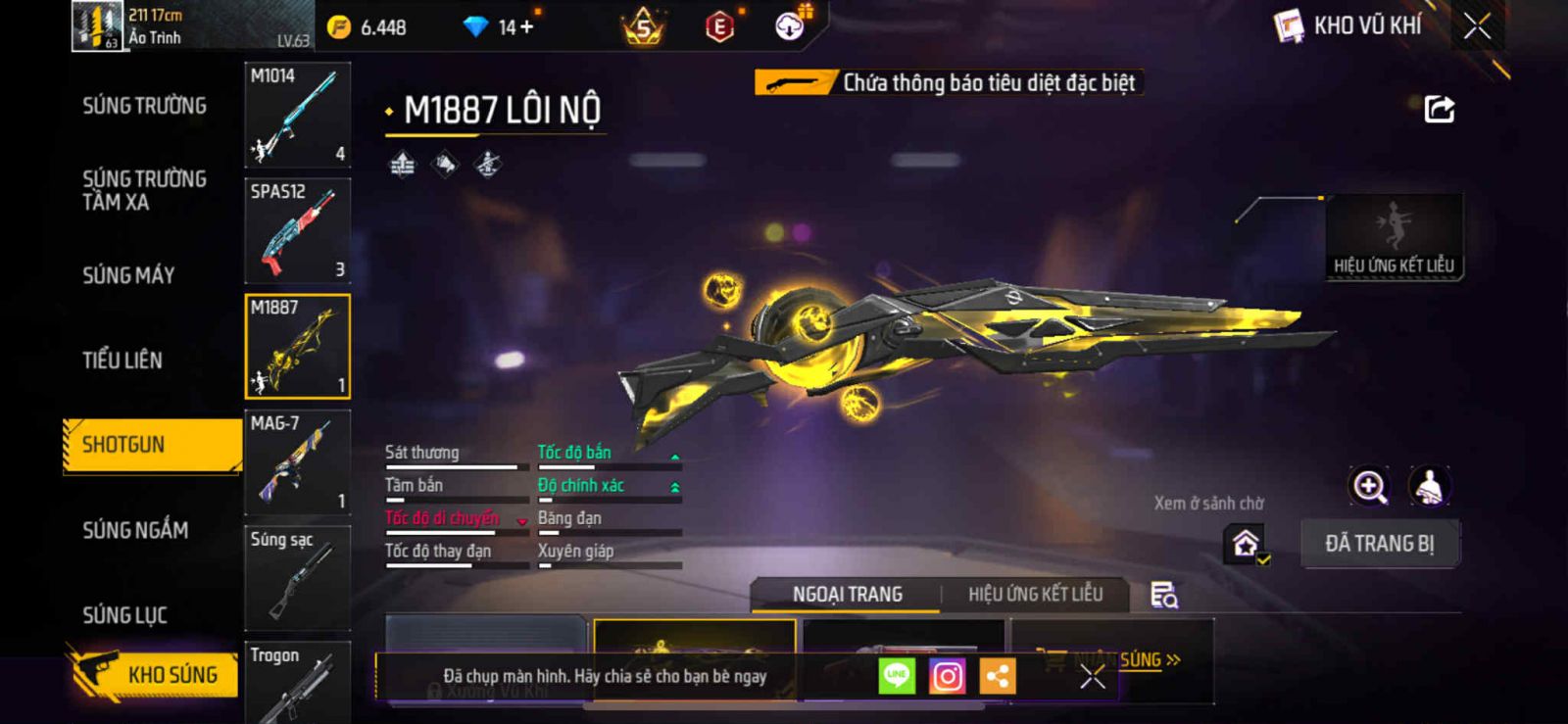Open the Súng Máy weapon category
The height and width of the screenshot is (724, 1568).
coord(128,275)
